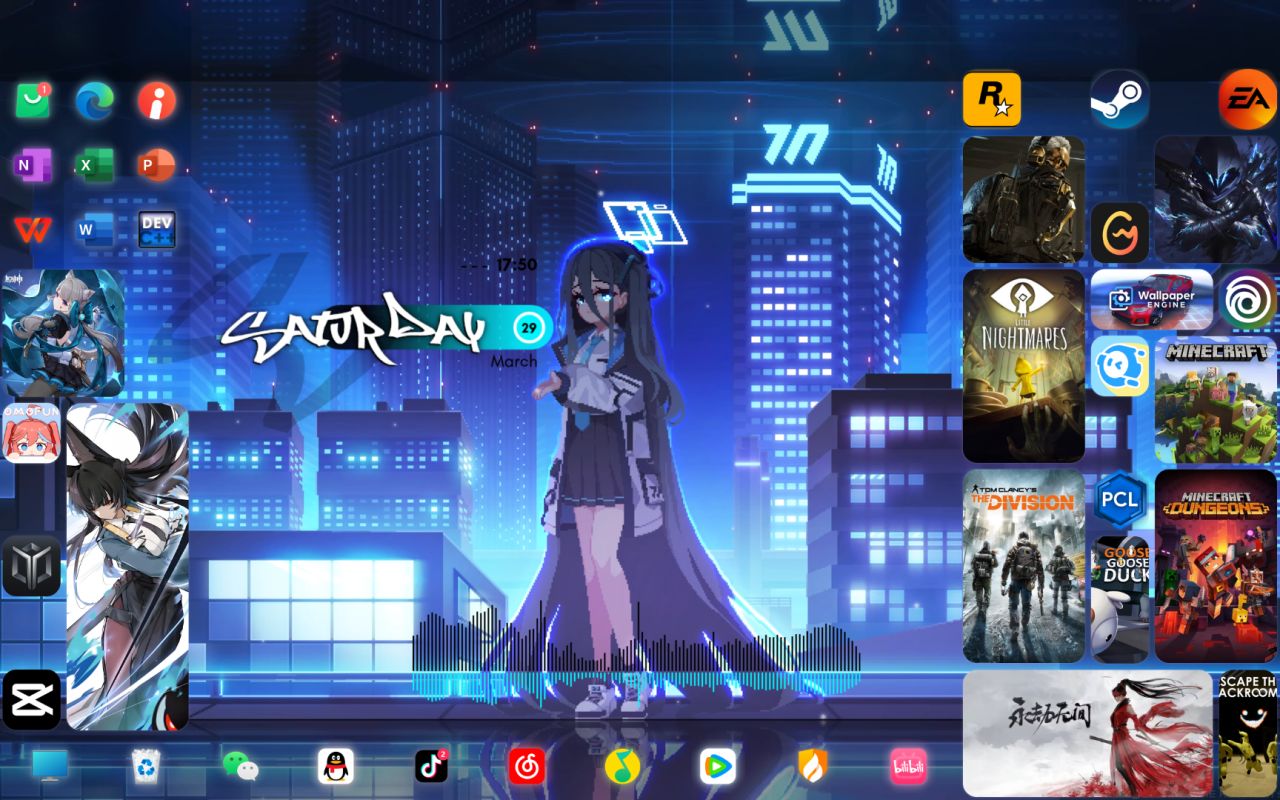Image resolution: width=1280 pixels, height=800 pixels.
Task: Launch CapCut
Action: [x=33, y=700]
